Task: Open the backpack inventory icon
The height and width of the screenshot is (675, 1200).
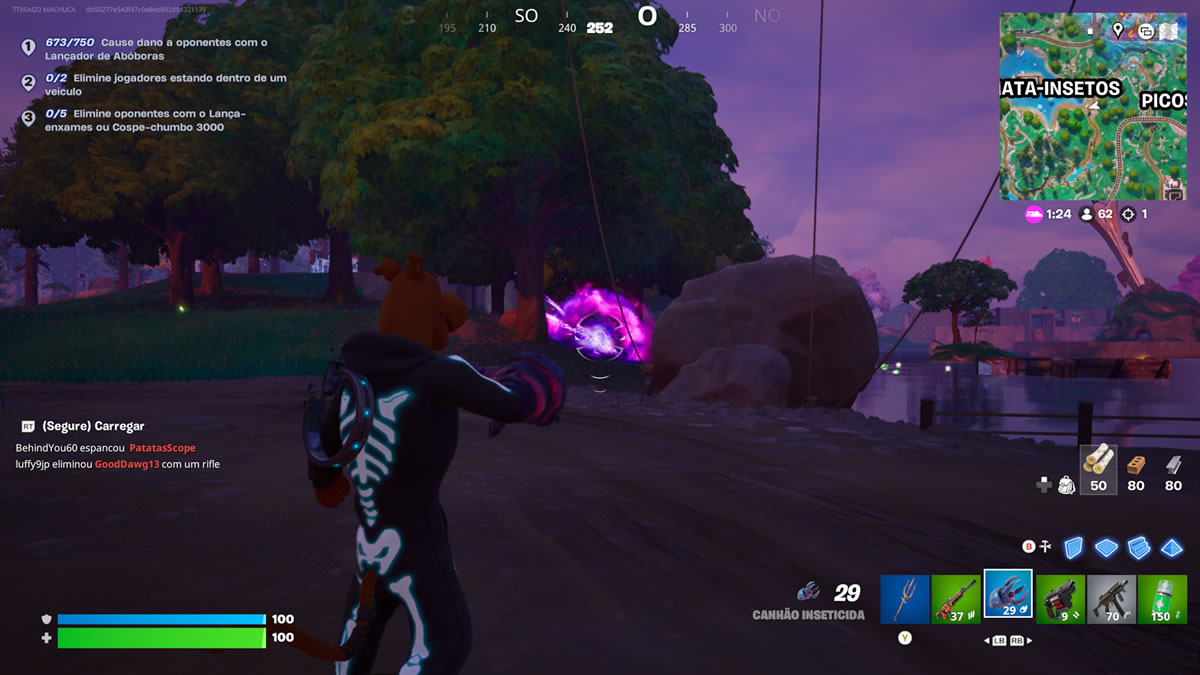Action: click(1067, 485)
